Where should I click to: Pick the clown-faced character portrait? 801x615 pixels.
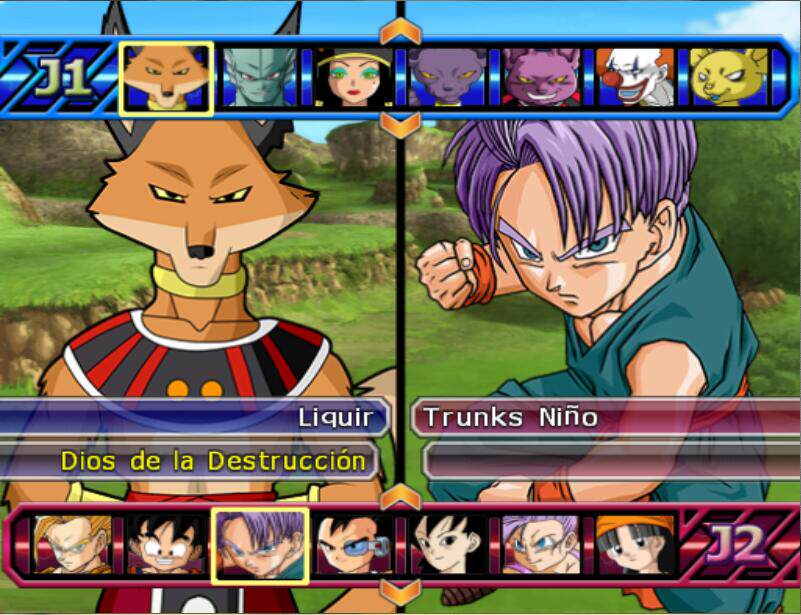pos(635,78)
